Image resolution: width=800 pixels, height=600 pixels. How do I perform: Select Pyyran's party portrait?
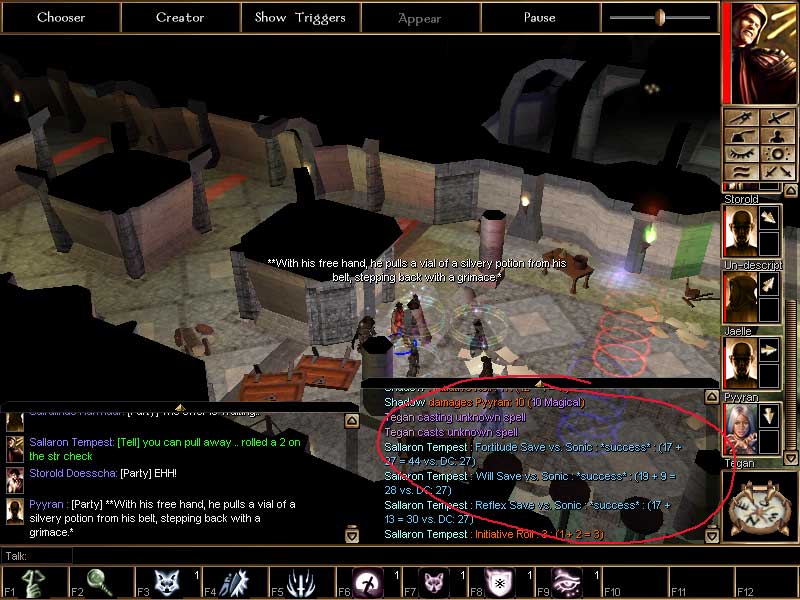738,429
